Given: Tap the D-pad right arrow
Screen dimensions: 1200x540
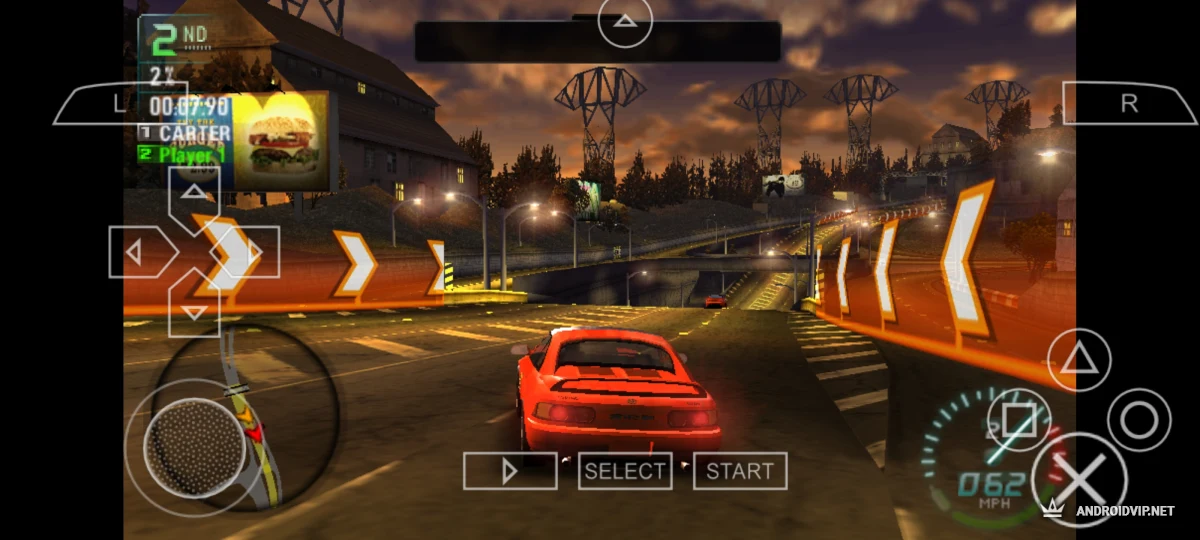Looking at the screenshot, I should (251, 252).
